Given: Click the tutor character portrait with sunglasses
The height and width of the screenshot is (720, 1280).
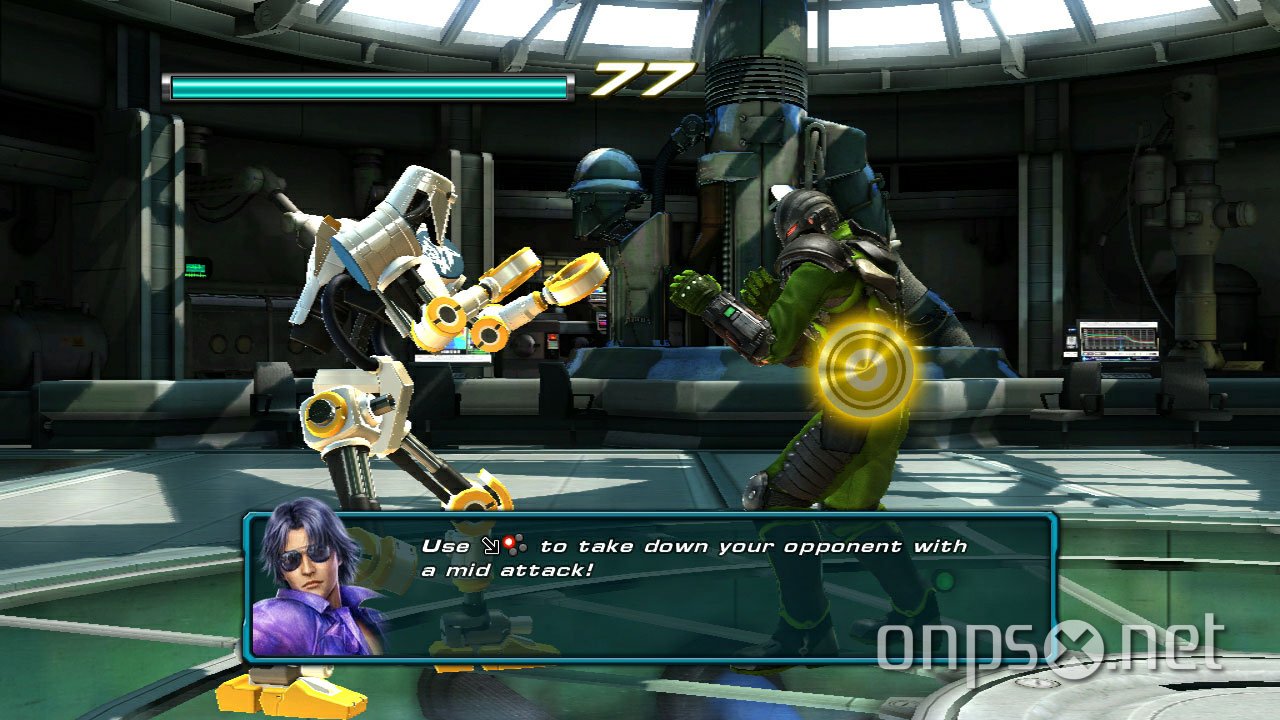Looking at the screenshot, I should point(310,581).
